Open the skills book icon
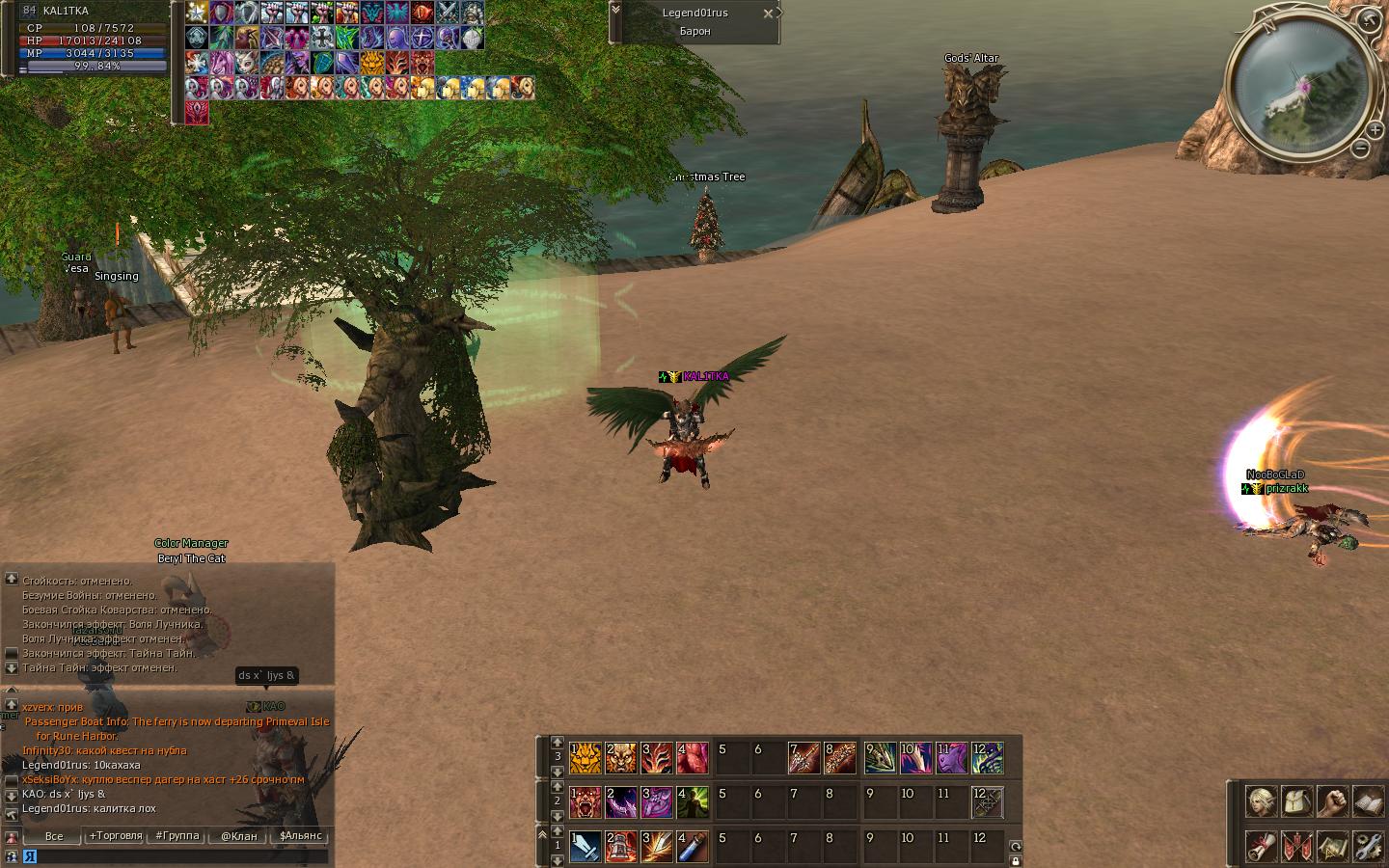1389x868 pixels. click(x=1368, y=801)
